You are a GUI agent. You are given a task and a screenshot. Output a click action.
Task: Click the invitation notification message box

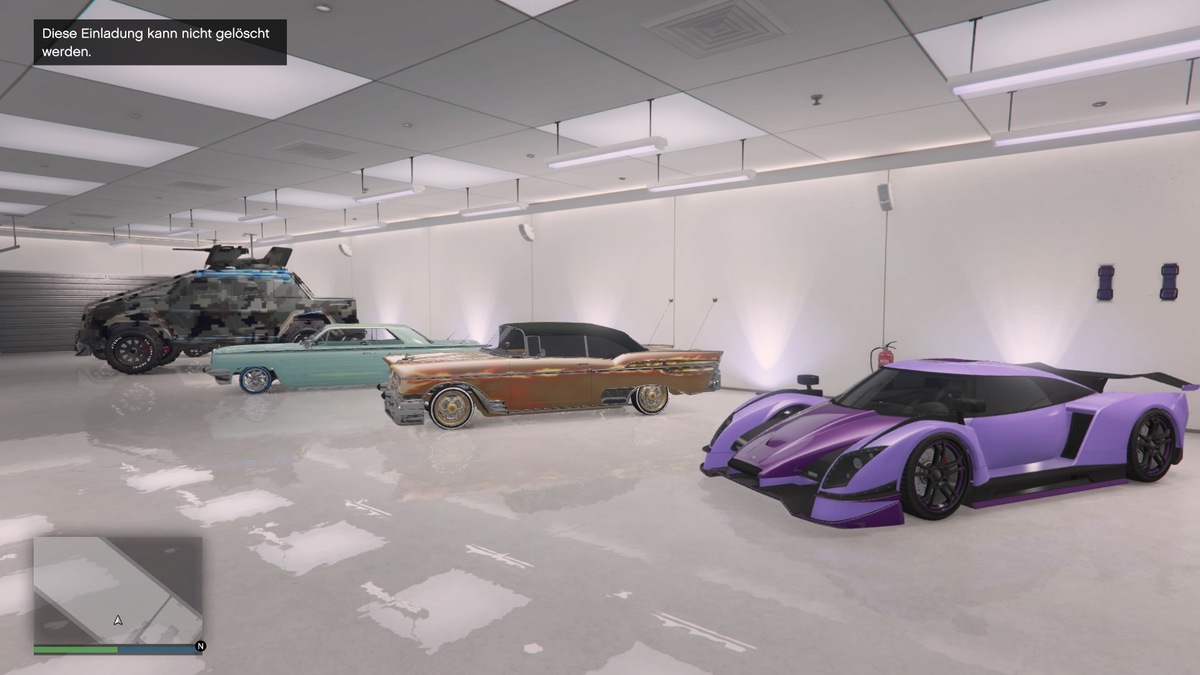[160, 42]
